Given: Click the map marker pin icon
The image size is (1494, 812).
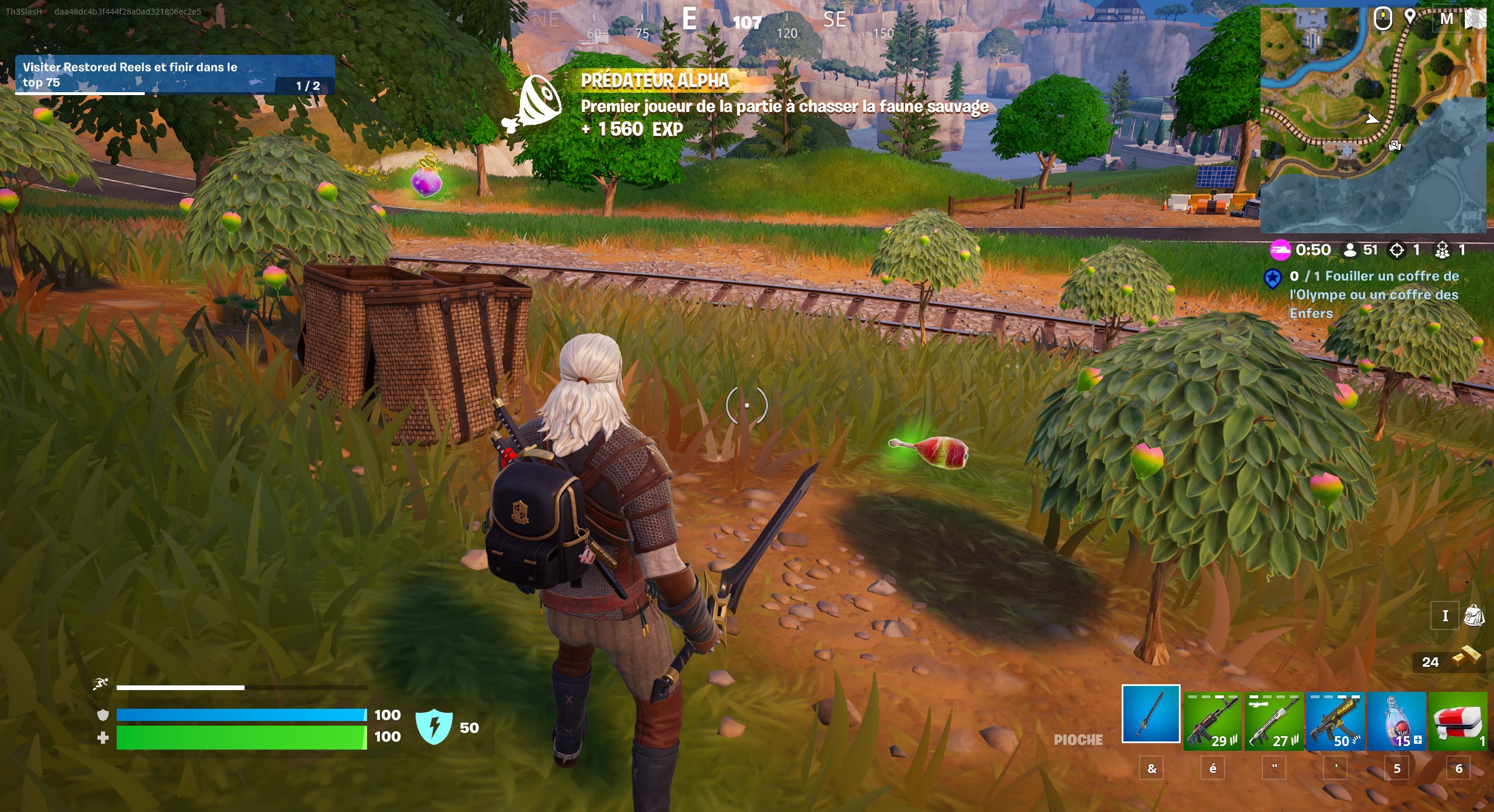Looking at the screenshot, I should [1410, 17].
